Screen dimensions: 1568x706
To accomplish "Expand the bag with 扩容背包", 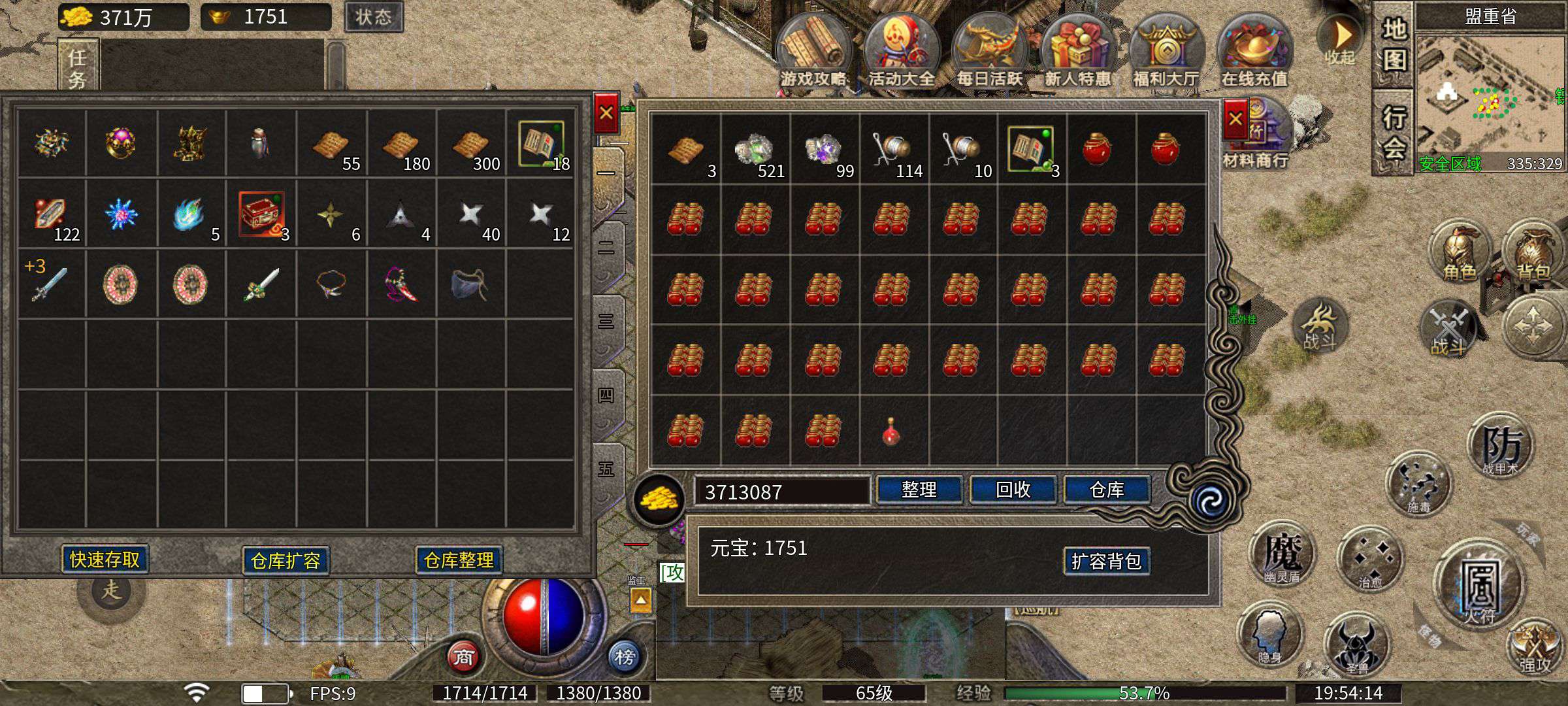I will click(1106, 561).
